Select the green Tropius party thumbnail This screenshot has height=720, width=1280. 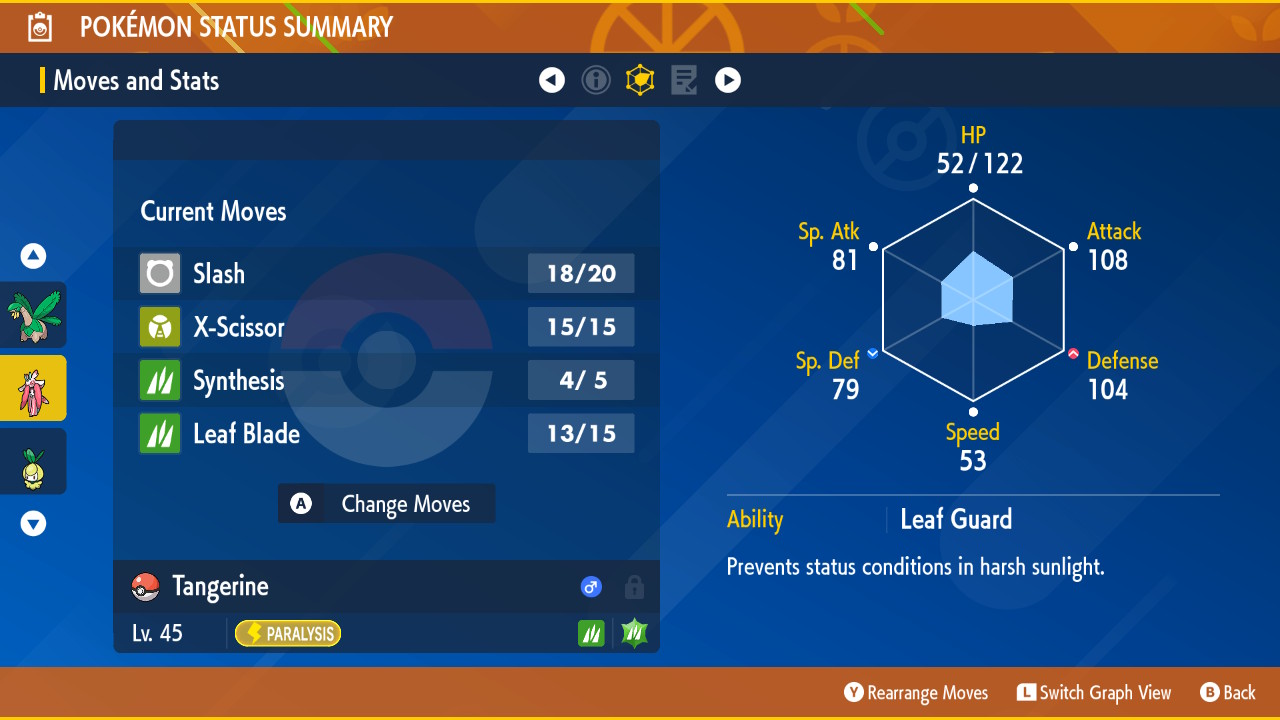(x=34, y=315)
